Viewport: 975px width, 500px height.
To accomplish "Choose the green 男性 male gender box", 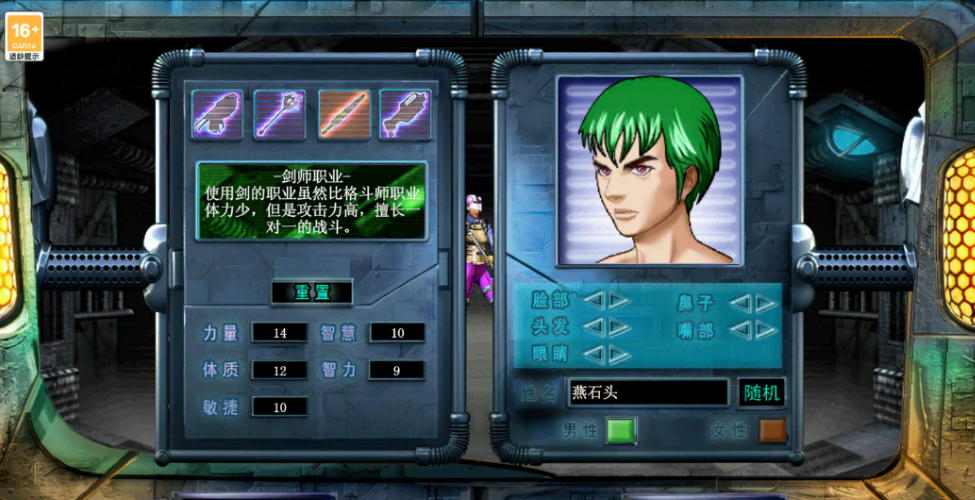I will pyautogui.click(x=621, y=431).
